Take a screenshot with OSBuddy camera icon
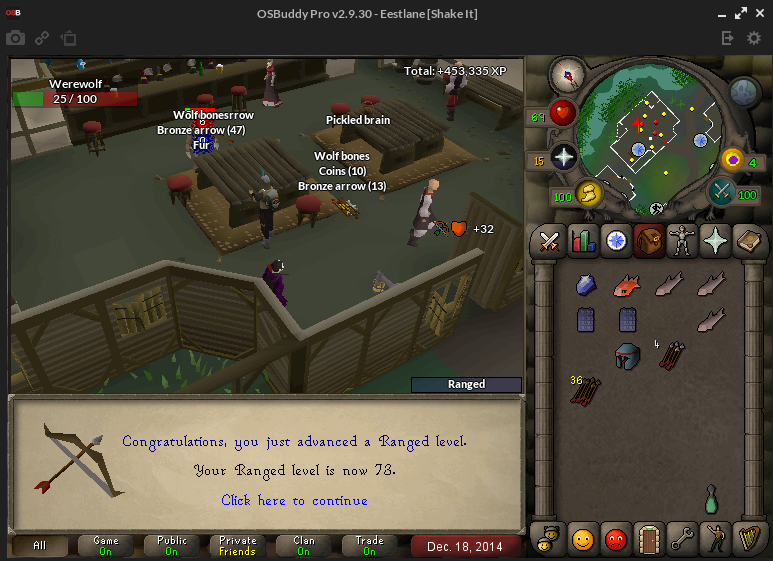Viewport: 773px width, 561px height. coord(15,38)
